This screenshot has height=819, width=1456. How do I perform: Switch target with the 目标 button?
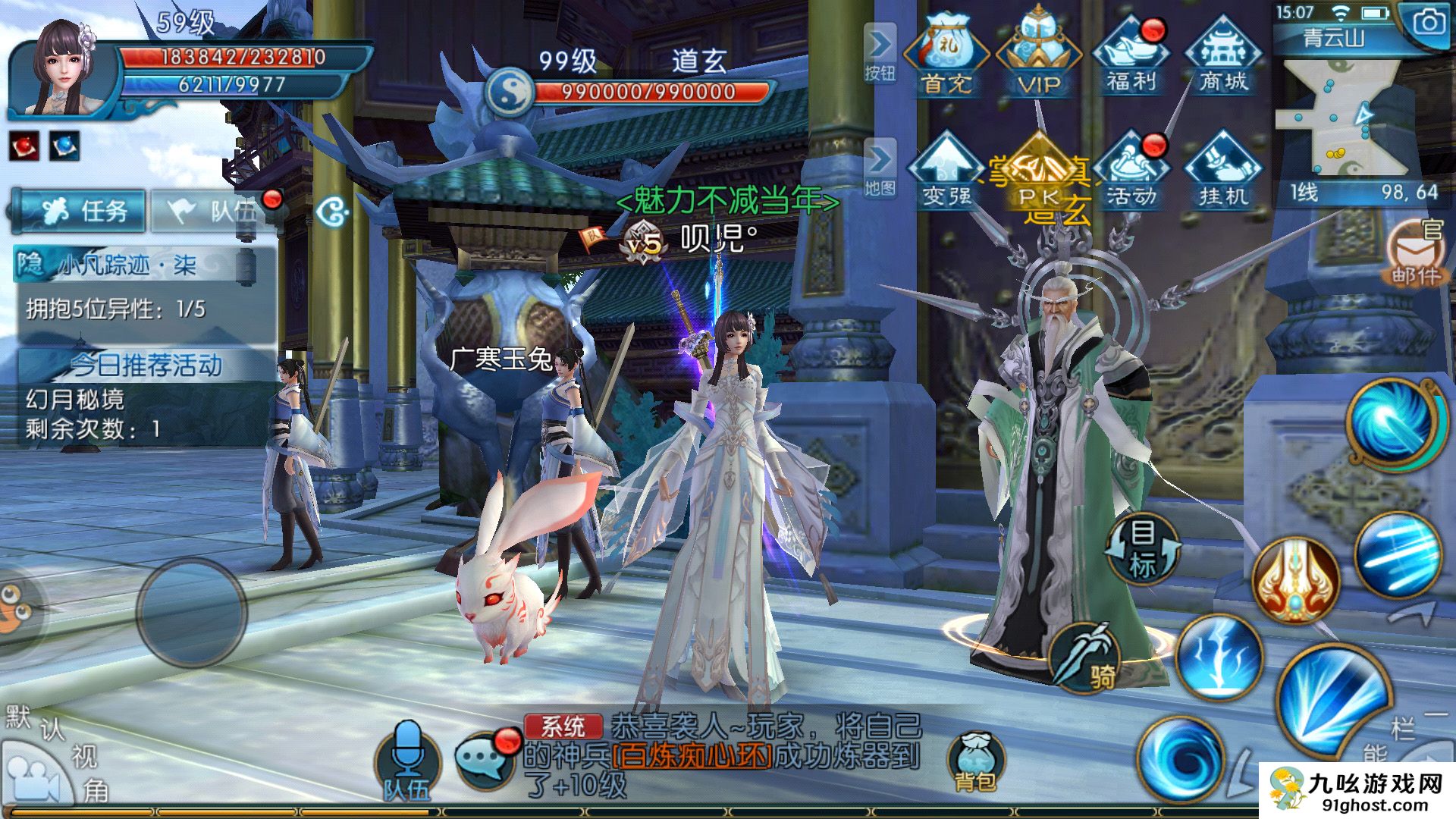(x=1142, y=548)
